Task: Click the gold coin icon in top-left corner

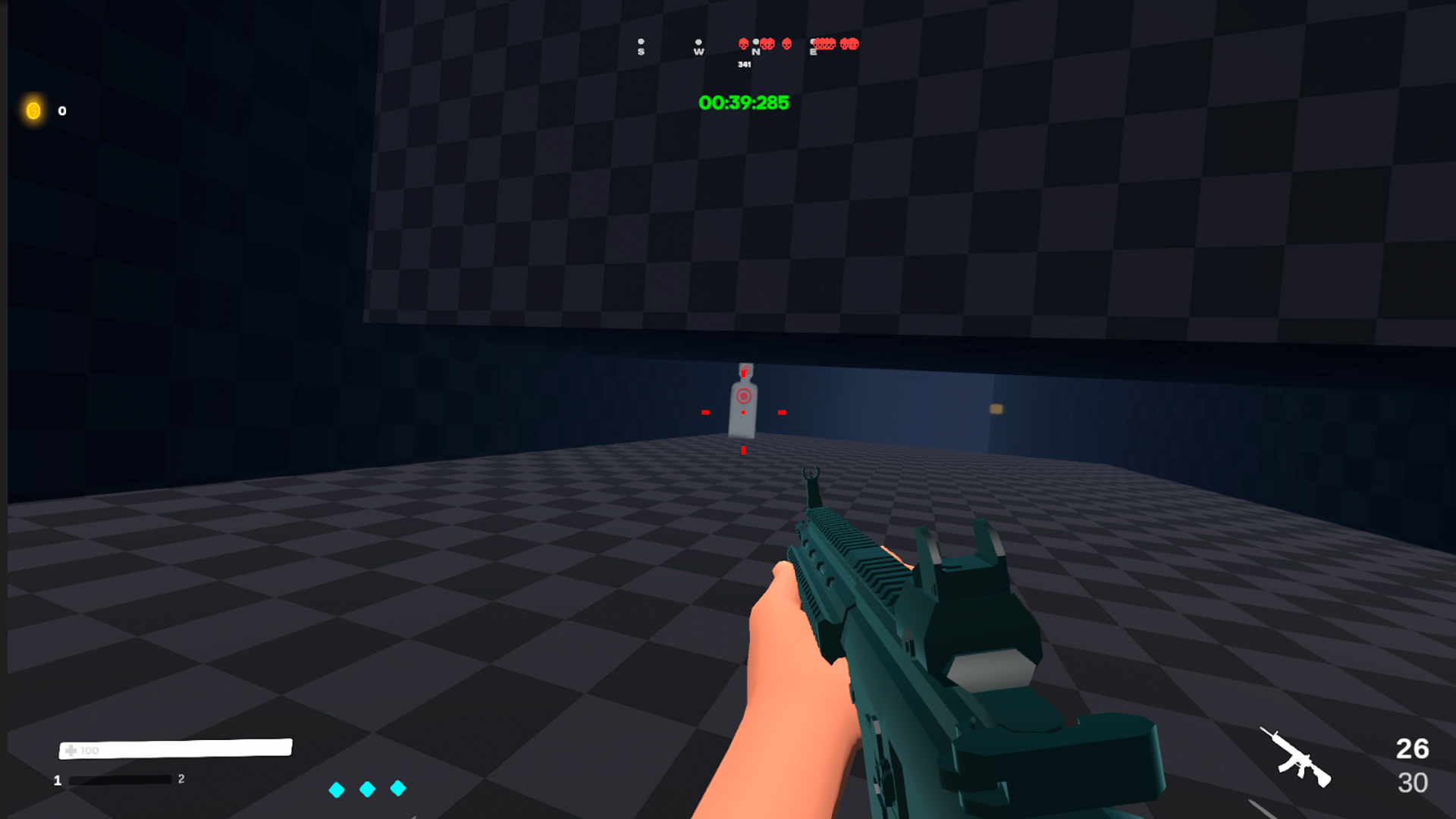Action: [x=33, y=111]
